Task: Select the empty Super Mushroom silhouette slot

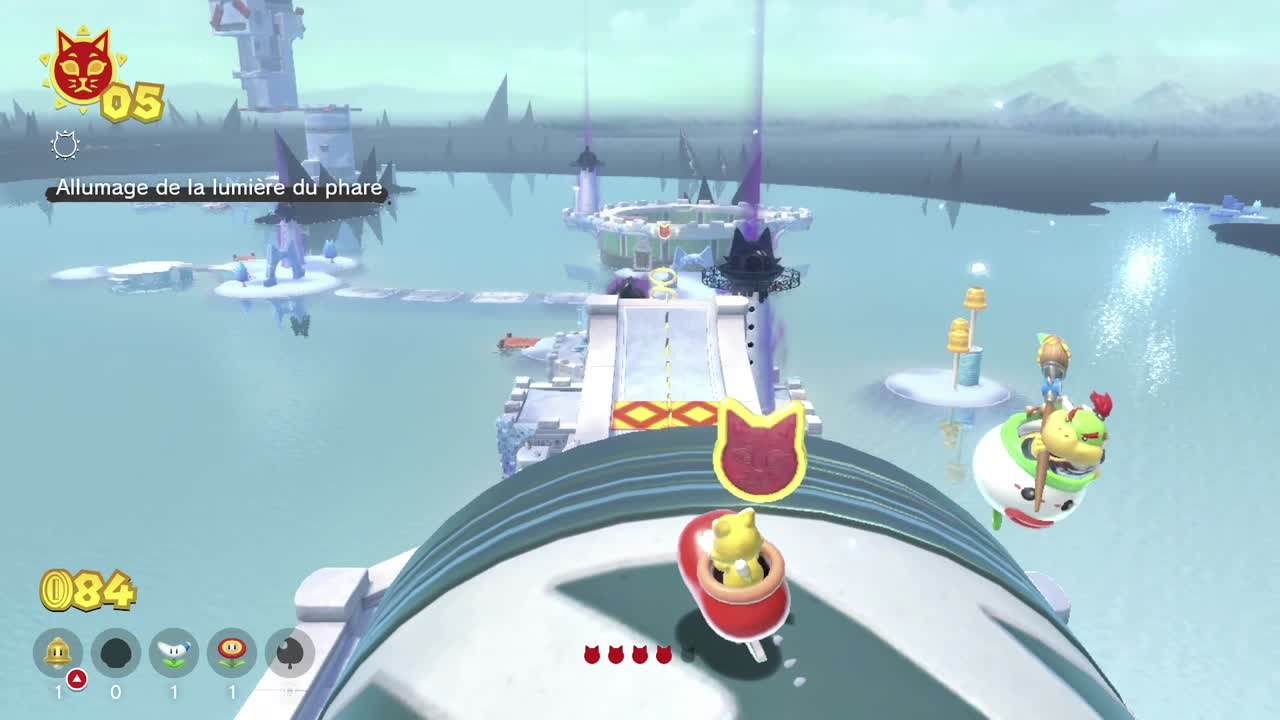Action: pos(116,654)
